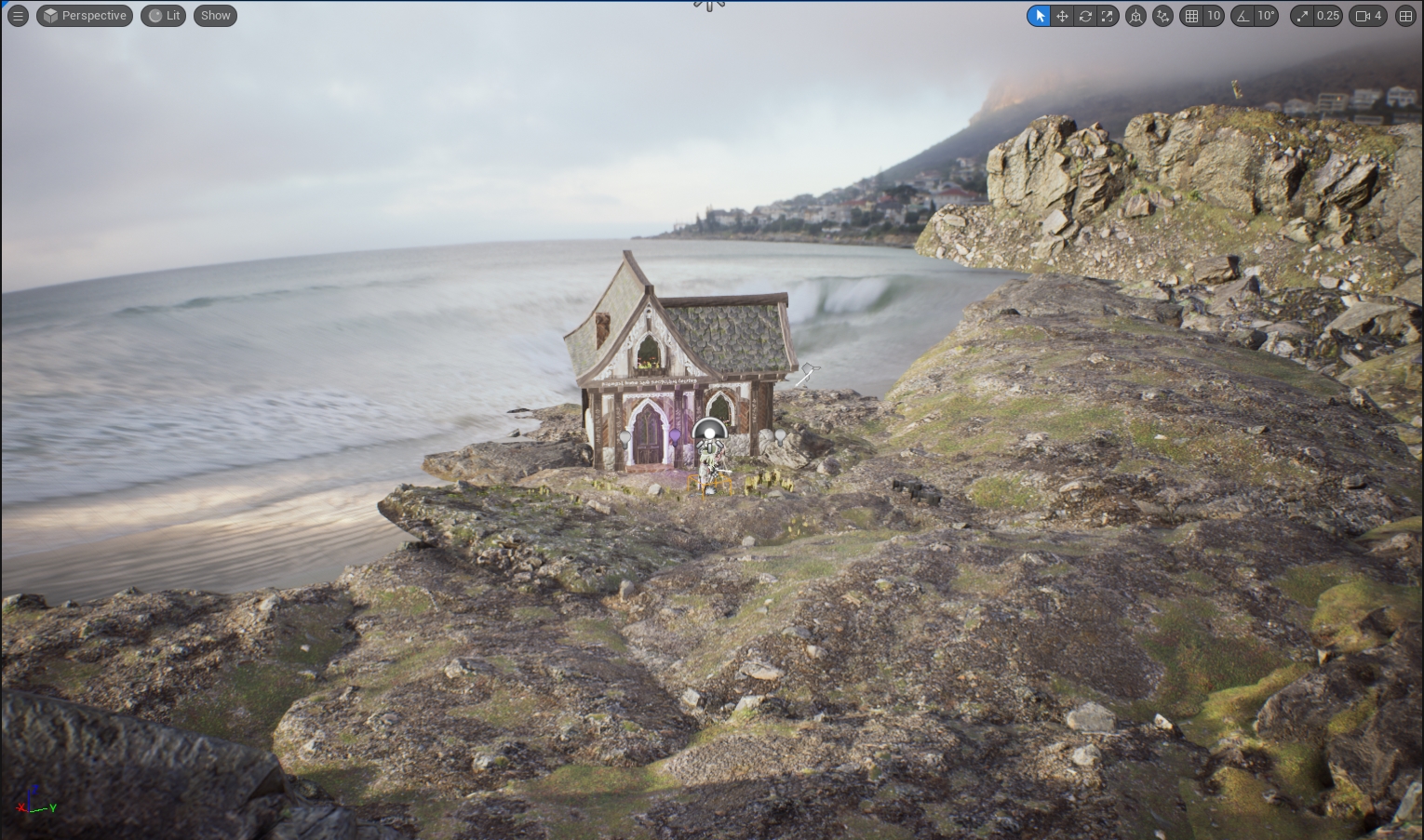Toggle rotation snapping with the angle icon
The width and height of the screenshot is (1424, 840).
[x=1243, y=16]
